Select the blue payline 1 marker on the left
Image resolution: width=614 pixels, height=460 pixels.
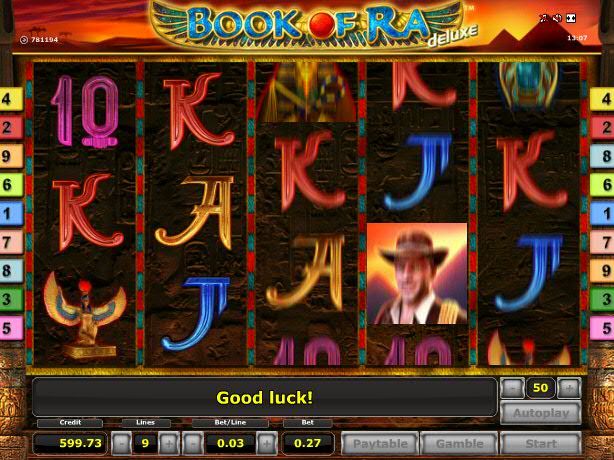click(x=11, y=213)
